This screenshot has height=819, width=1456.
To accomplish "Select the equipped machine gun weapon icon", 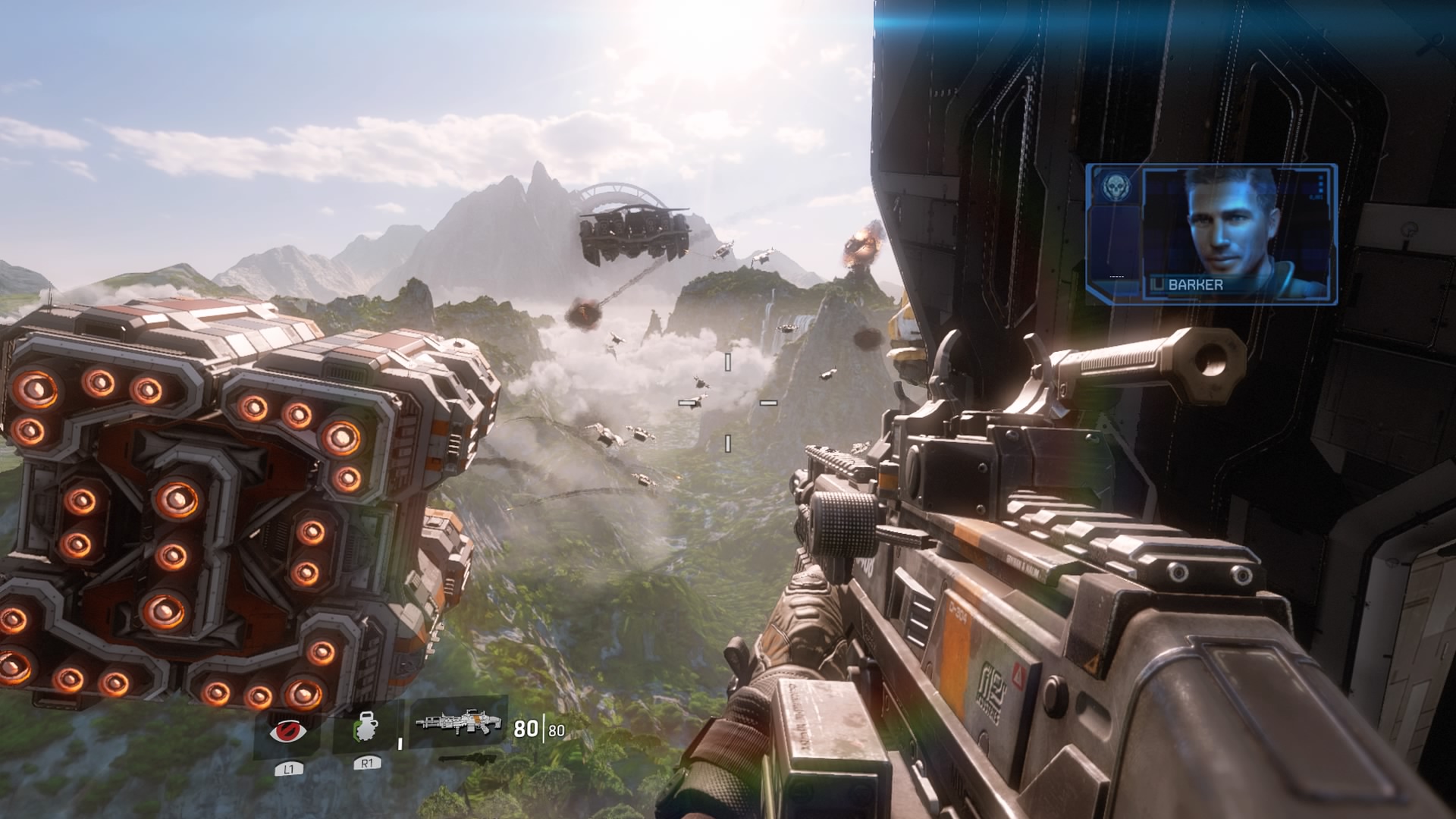I will [460, 722].
